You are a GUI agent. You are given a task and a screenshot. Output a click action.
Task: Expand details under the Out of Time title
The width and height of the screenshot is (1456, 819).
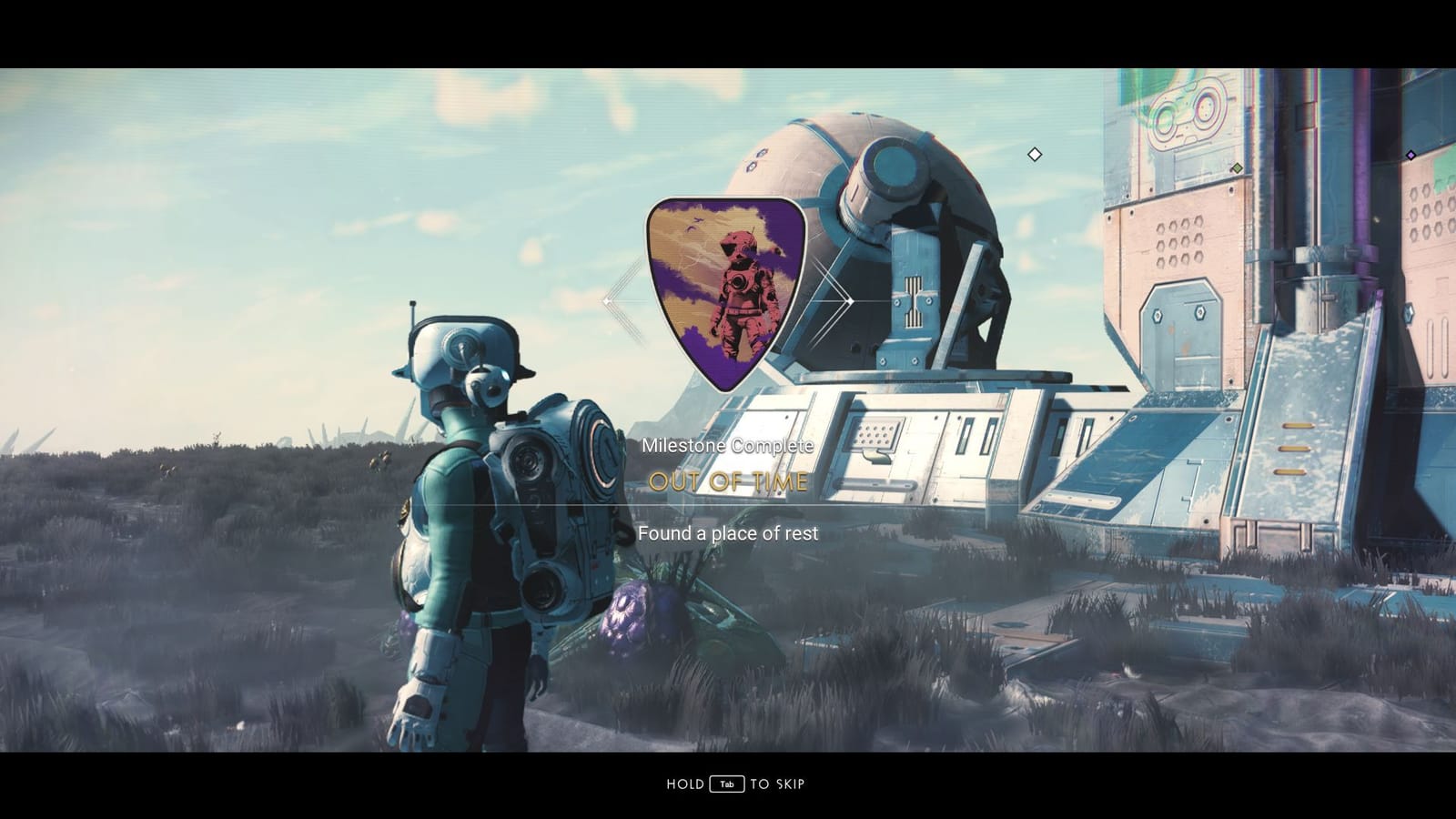click(728, 533)
